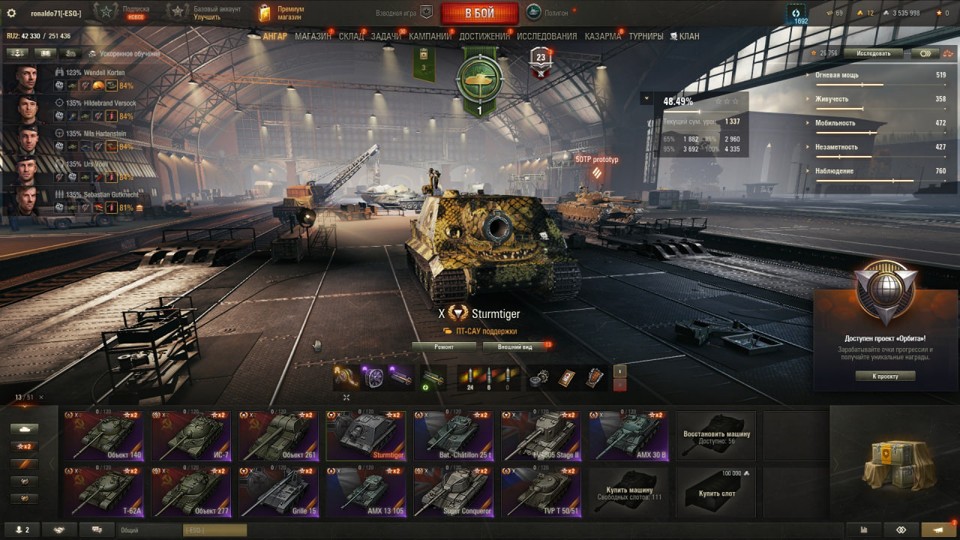This screenshot has width=960, height=540.
Task: Open the Орбита project with К проекту
Action: pyautogui.click(x=886, y=376)
